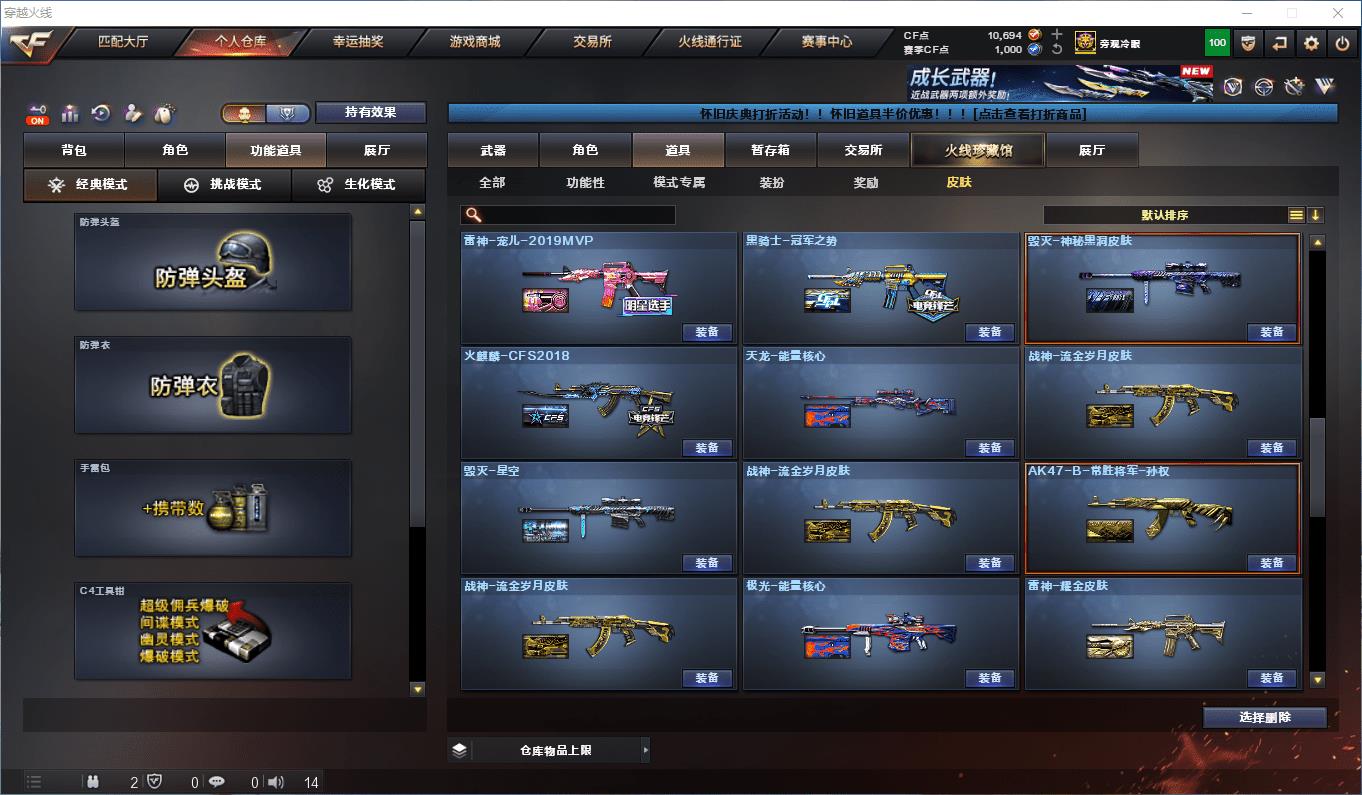Select the 防弹头盔 helmet item
The height and width of the screenshot is (795, 1362).
(x=213, y=262)
